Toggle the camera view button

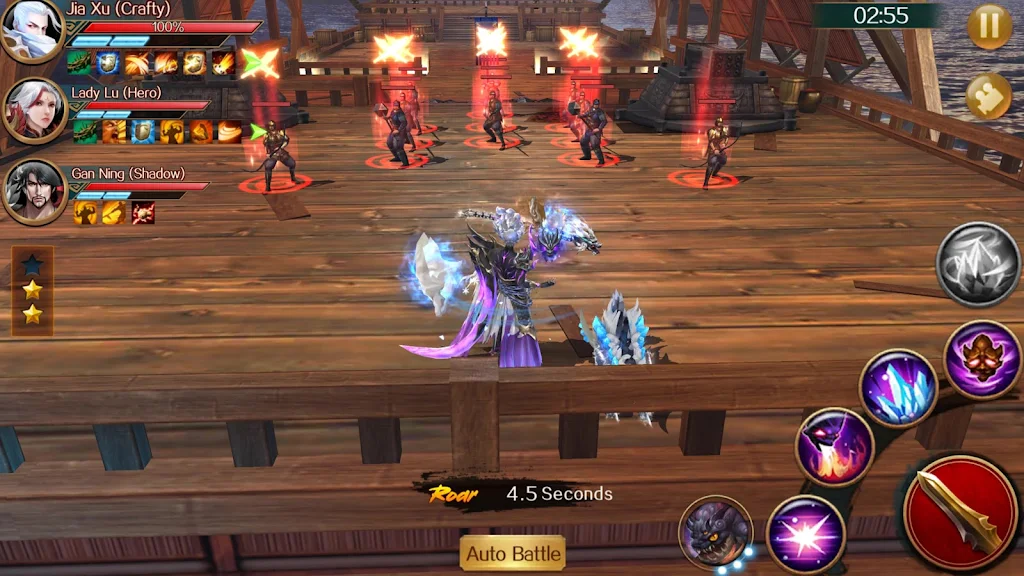point(989,96)
